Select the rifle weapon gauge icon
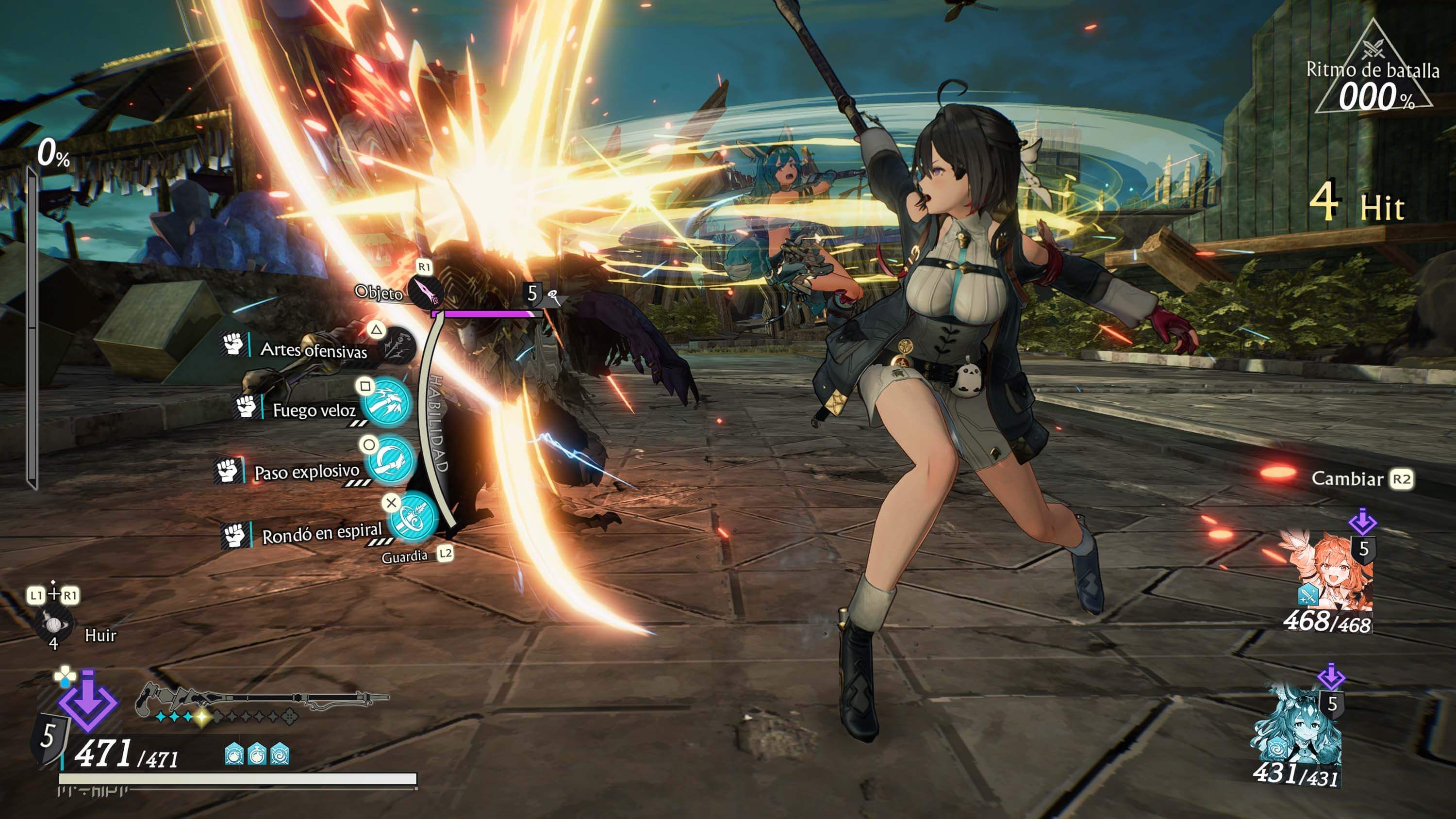 click(x=261, y=700)
